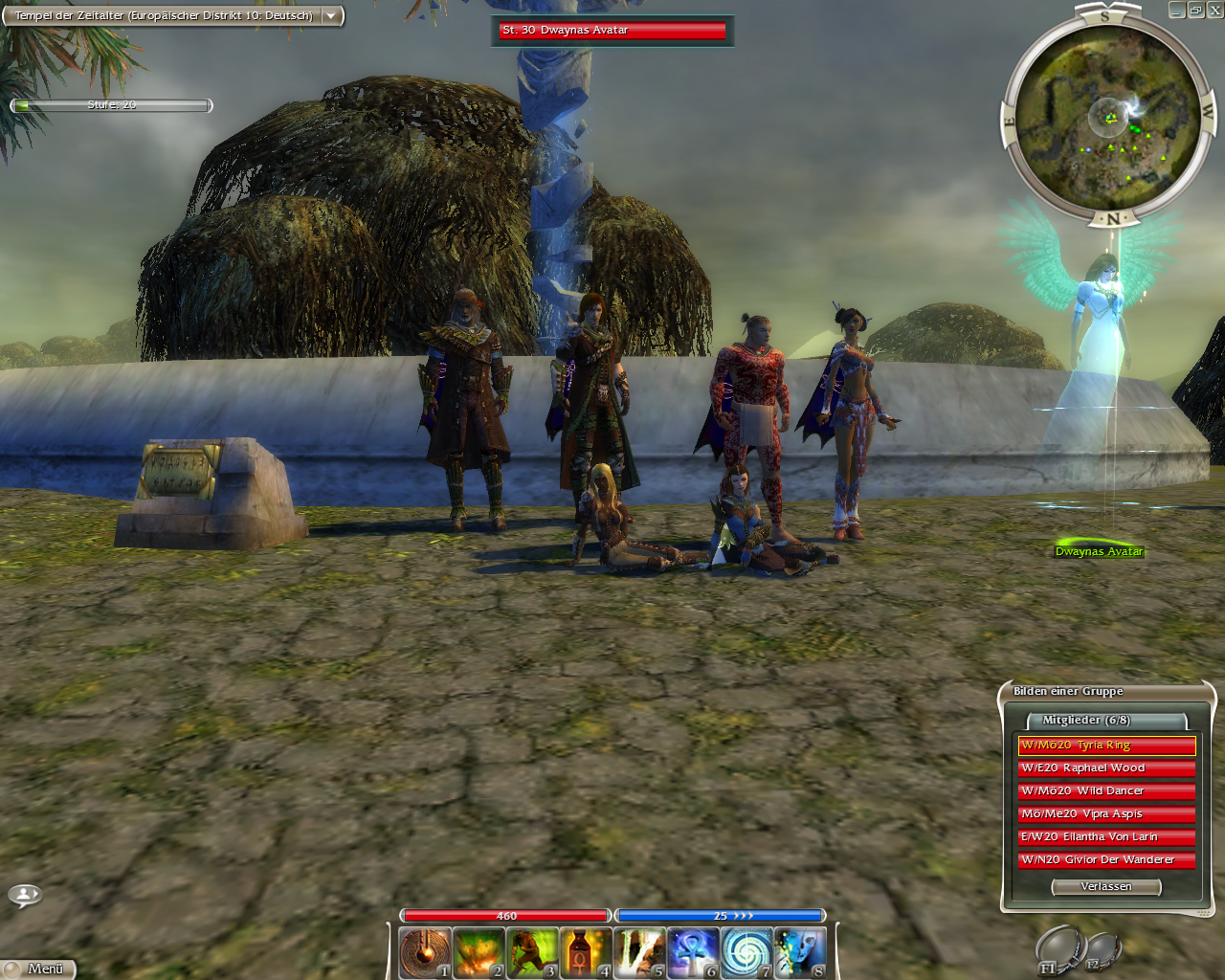1225x980 pixels.
Task: Pick Eilantha Von Larin in party list
Action: (x=1106, y=837)
